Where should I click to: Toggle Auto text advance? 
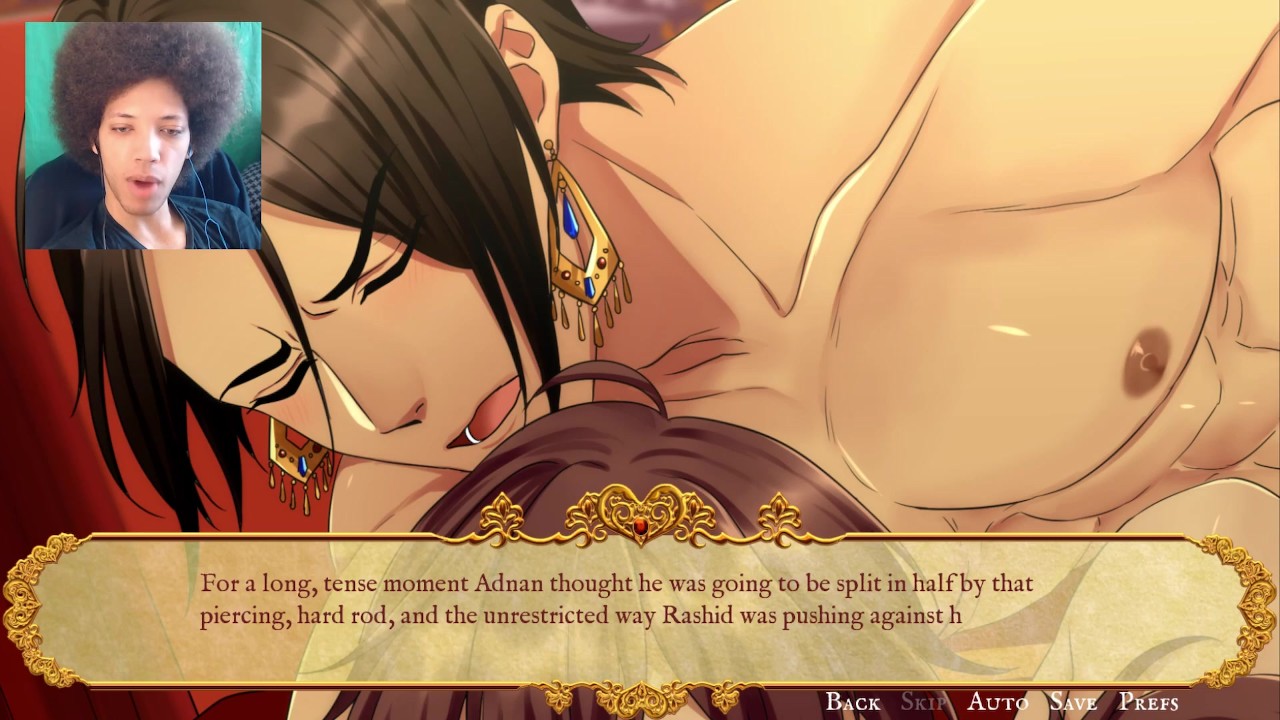997,702
